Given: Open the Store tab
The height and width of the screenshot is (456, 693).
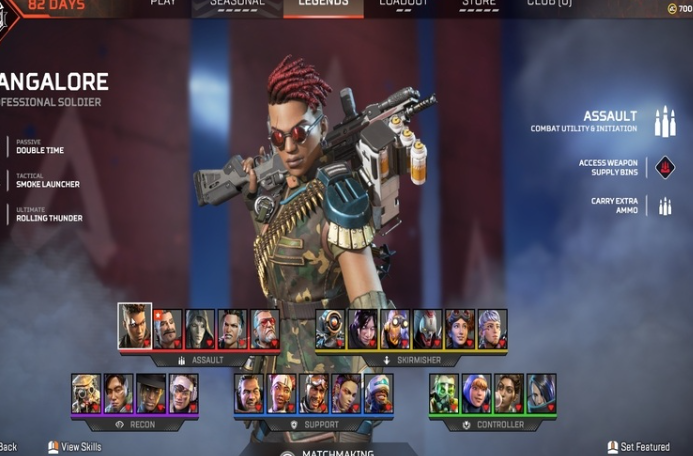Looking at the screenshot, I should click(x=479, y=4).
